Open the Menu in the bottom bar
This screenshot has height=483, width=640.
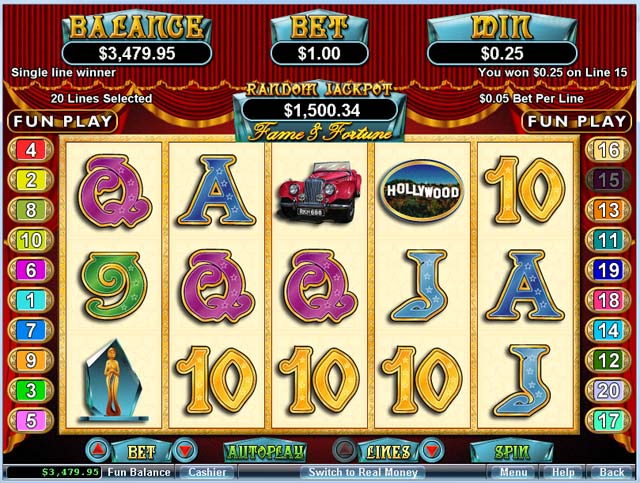pyautogui.click(x=514, y=472)
